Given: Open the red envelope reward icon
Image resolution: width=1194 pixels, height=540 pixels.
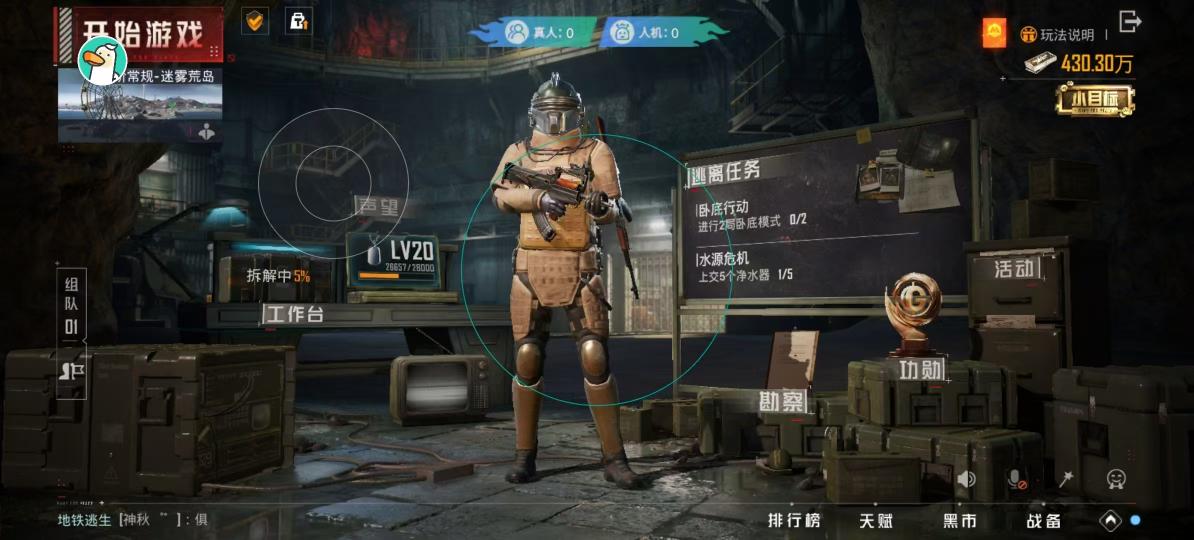Looking at the screenshot, I should [994, 34].
